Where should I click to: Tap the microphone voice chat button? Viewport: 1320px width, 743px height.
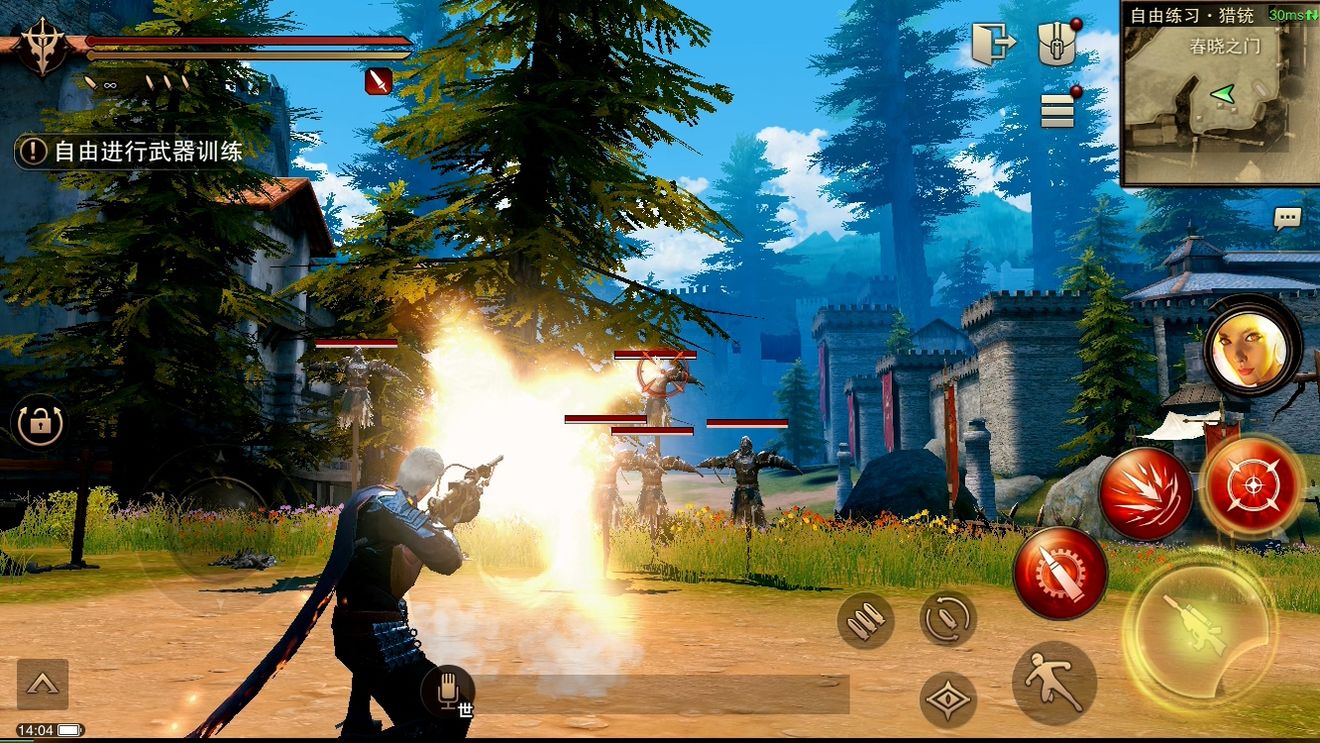click(x=447, y=688)
